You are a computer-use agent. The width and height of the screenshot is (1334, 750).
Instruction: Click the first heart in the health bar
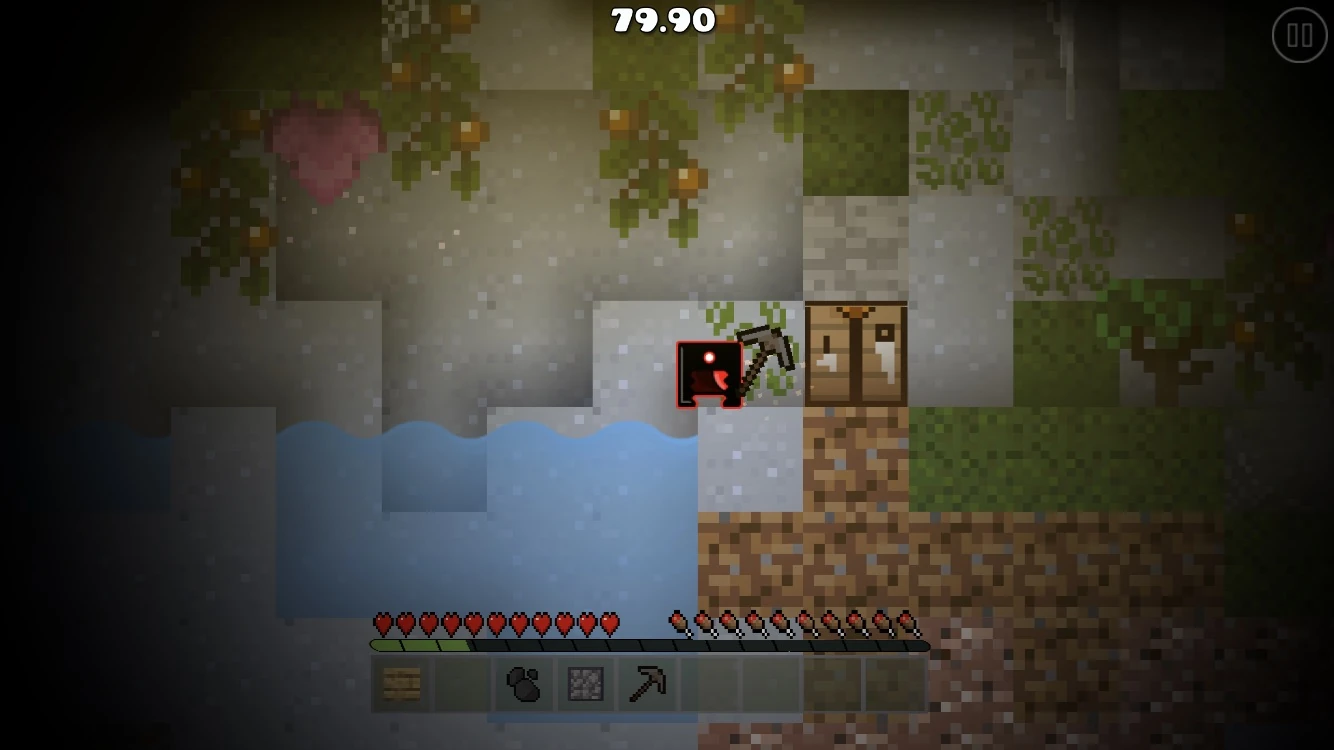point(381,621)
